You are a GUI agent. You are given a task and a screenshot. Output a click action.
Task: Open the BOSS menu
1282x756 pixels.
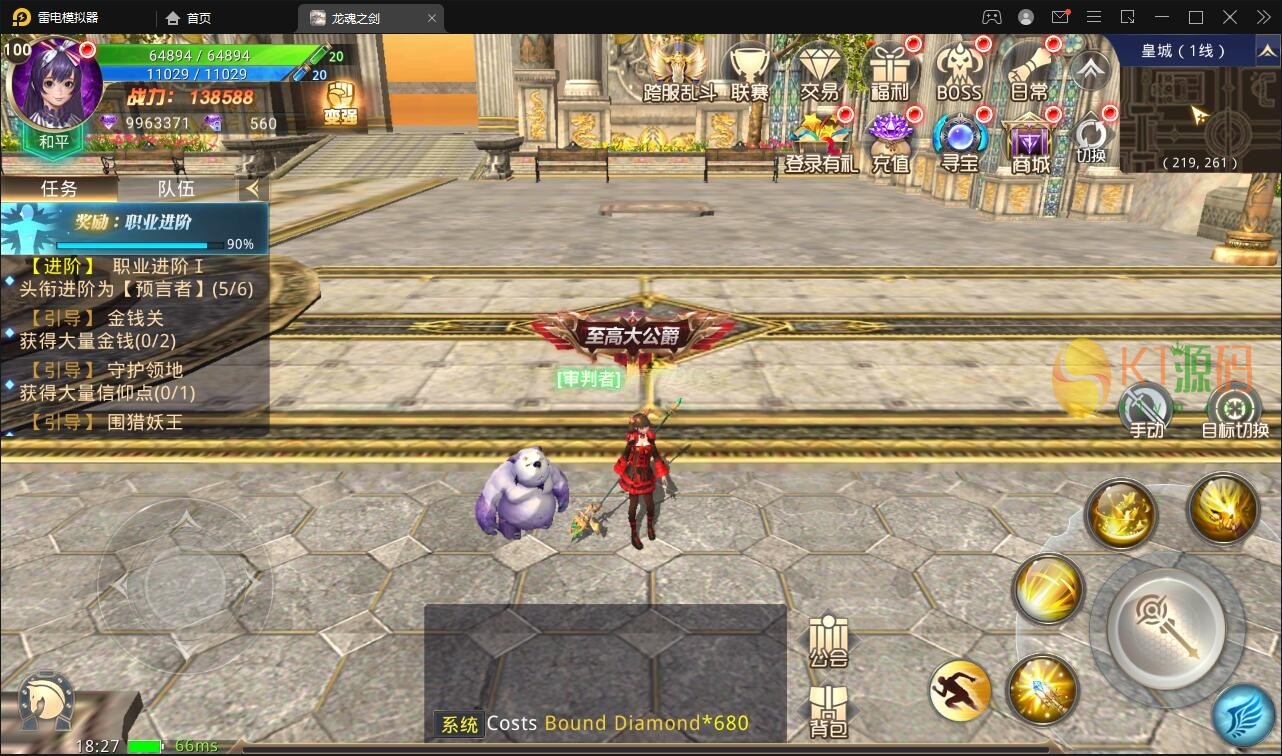tap(959, 70)
